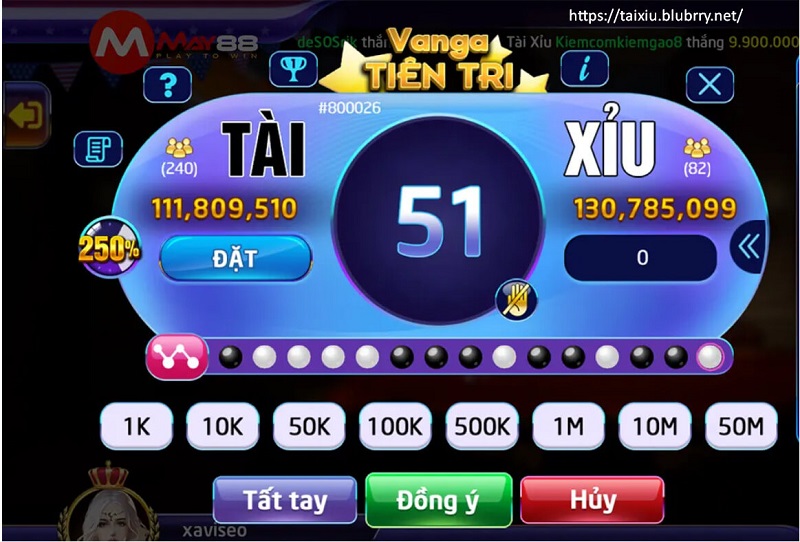Choose the 1K chip
This screenshot has height=542, width=800.
click(136, 427)
